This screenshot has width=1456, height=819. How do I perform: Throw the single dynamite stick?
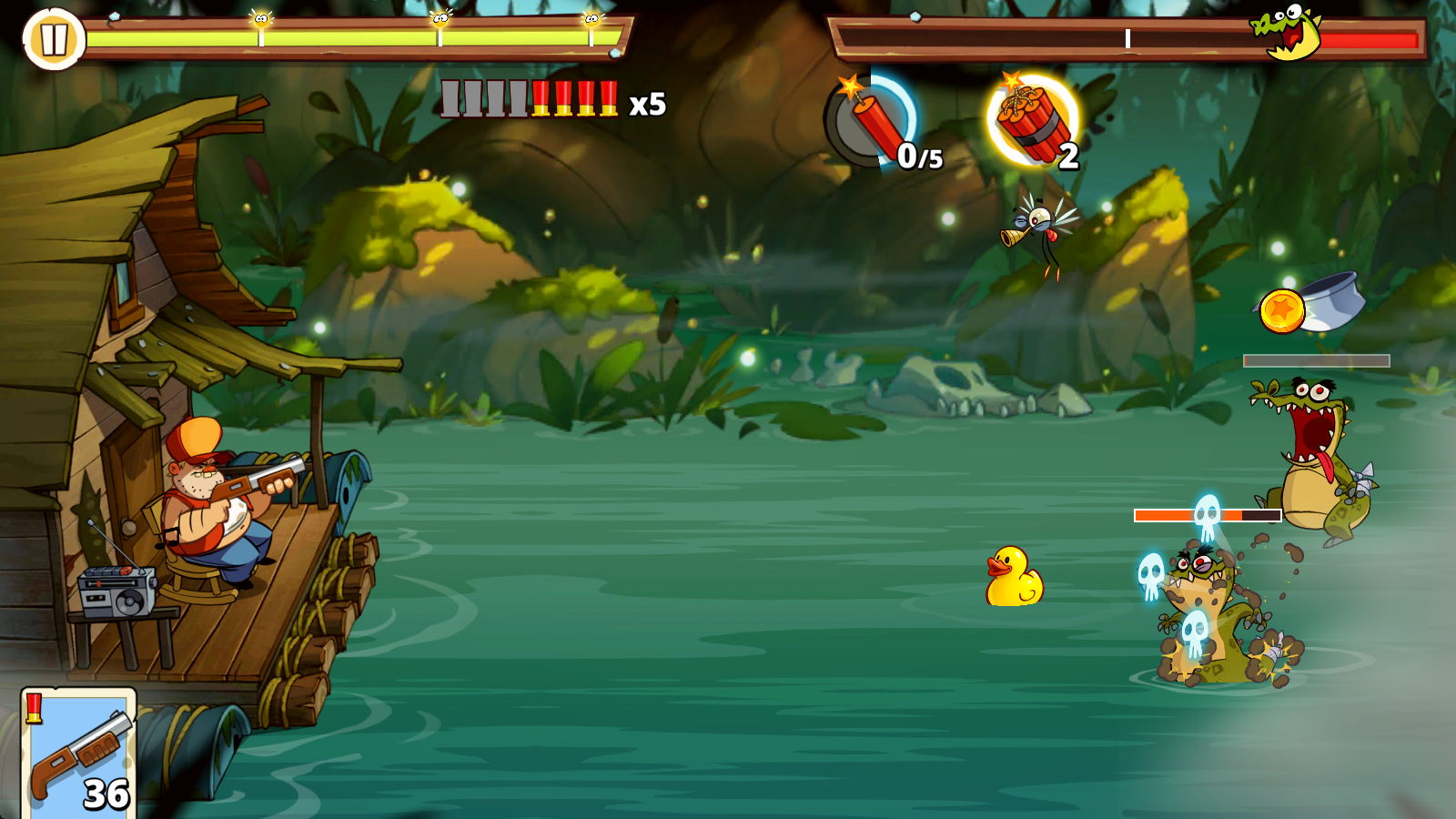pyautogui.click(x=872, y=123)
